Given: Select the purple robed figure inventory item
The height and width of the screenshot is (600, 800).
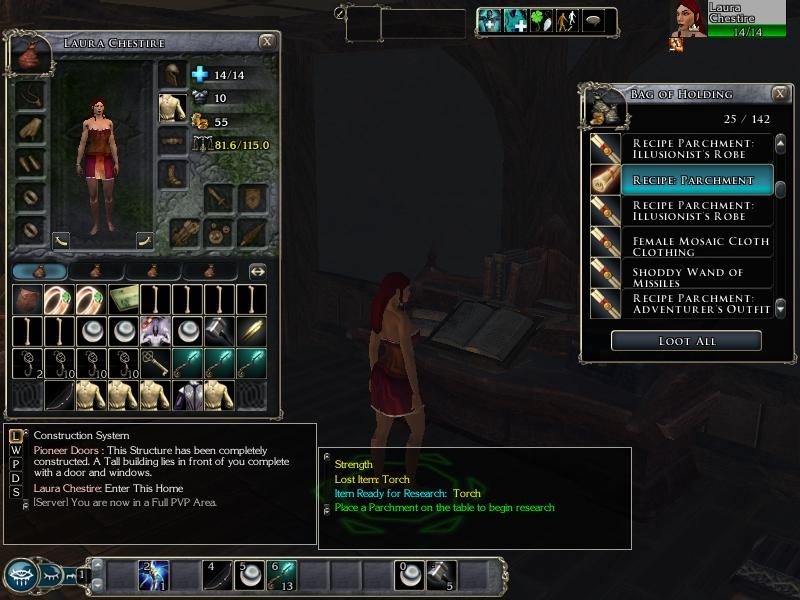Looking at the screenshot, I should pos(155,331).
